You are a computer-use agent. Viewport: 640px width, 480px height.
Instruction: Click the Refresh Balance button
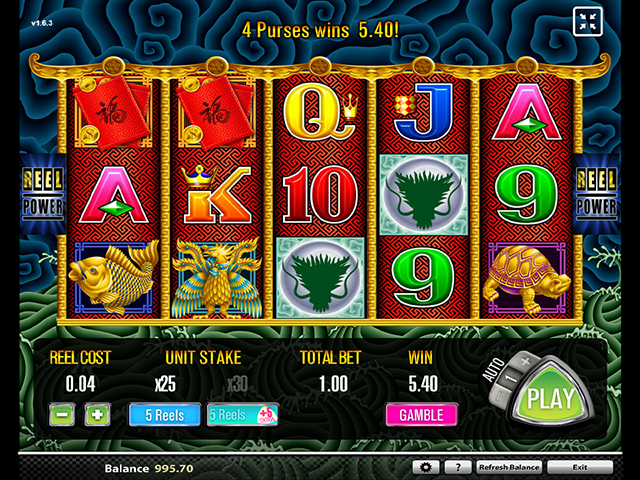[x=509, y=467]
